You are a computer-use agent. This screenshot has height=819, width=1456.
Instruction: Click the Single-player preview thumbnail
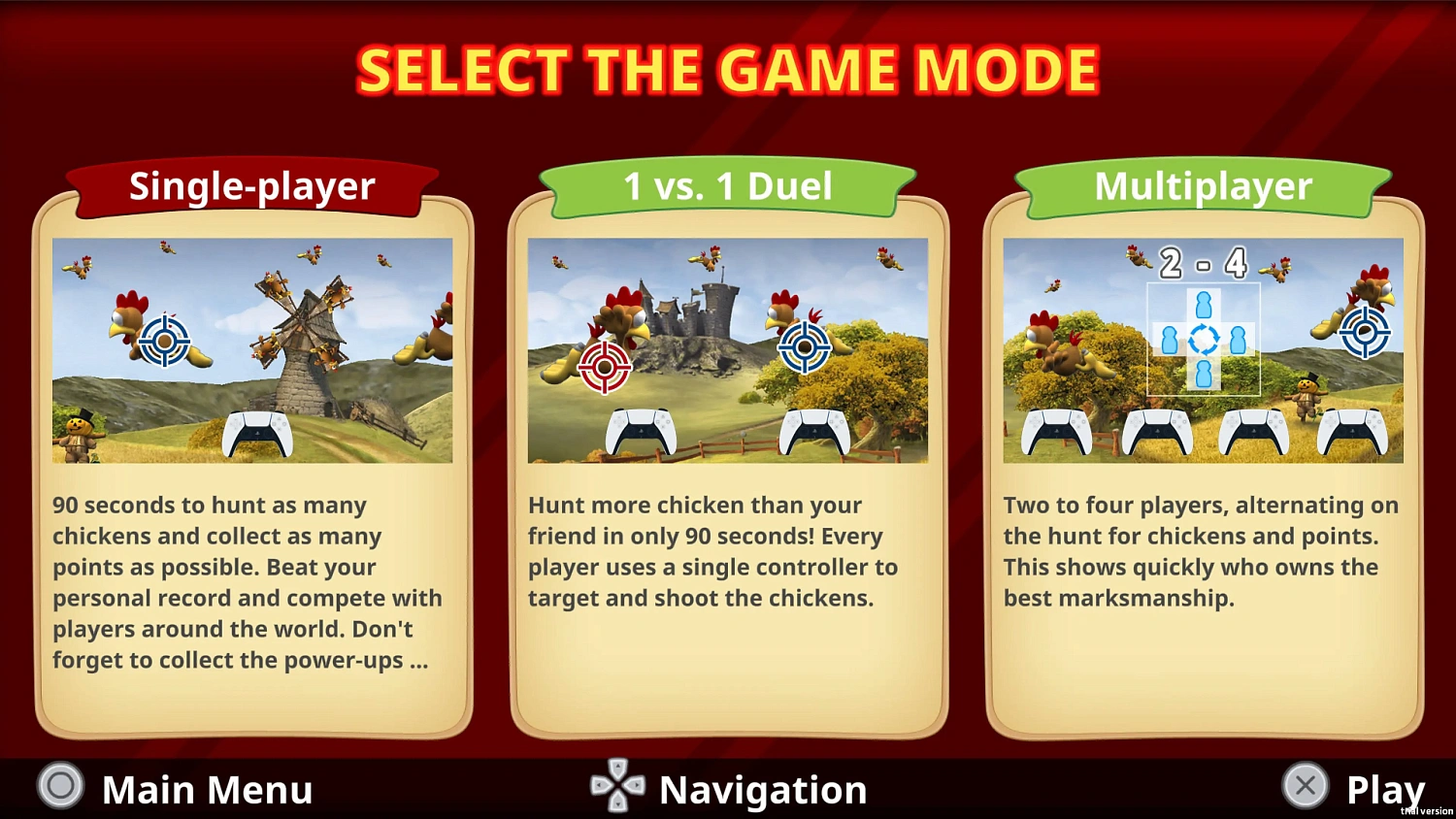pyautogui.click(x=250, y=349)
